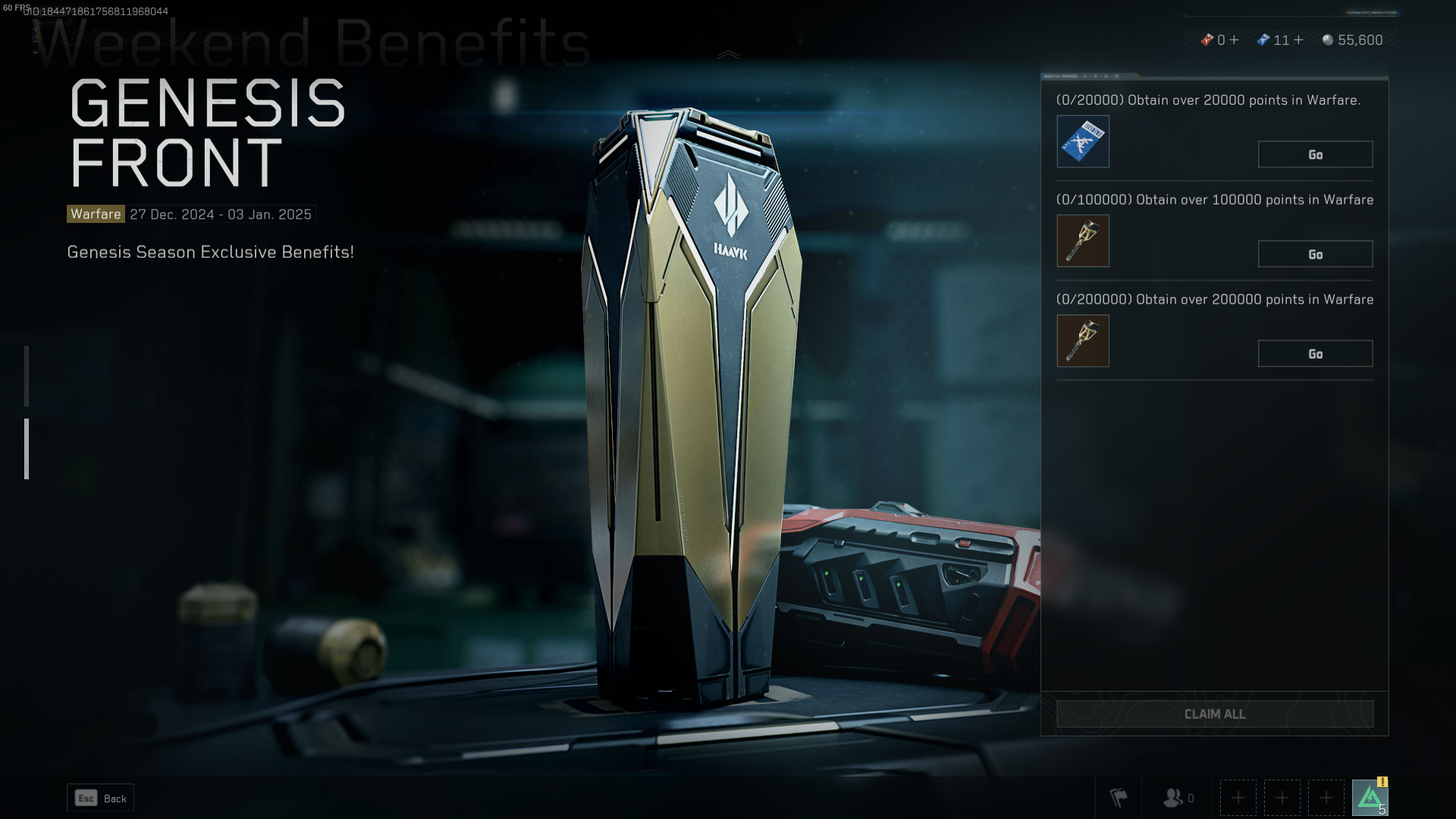Click Go for the 20000 points mission
This screenshot has height=819, width=1456.
pyautogui.click(x=1315, y=155)
